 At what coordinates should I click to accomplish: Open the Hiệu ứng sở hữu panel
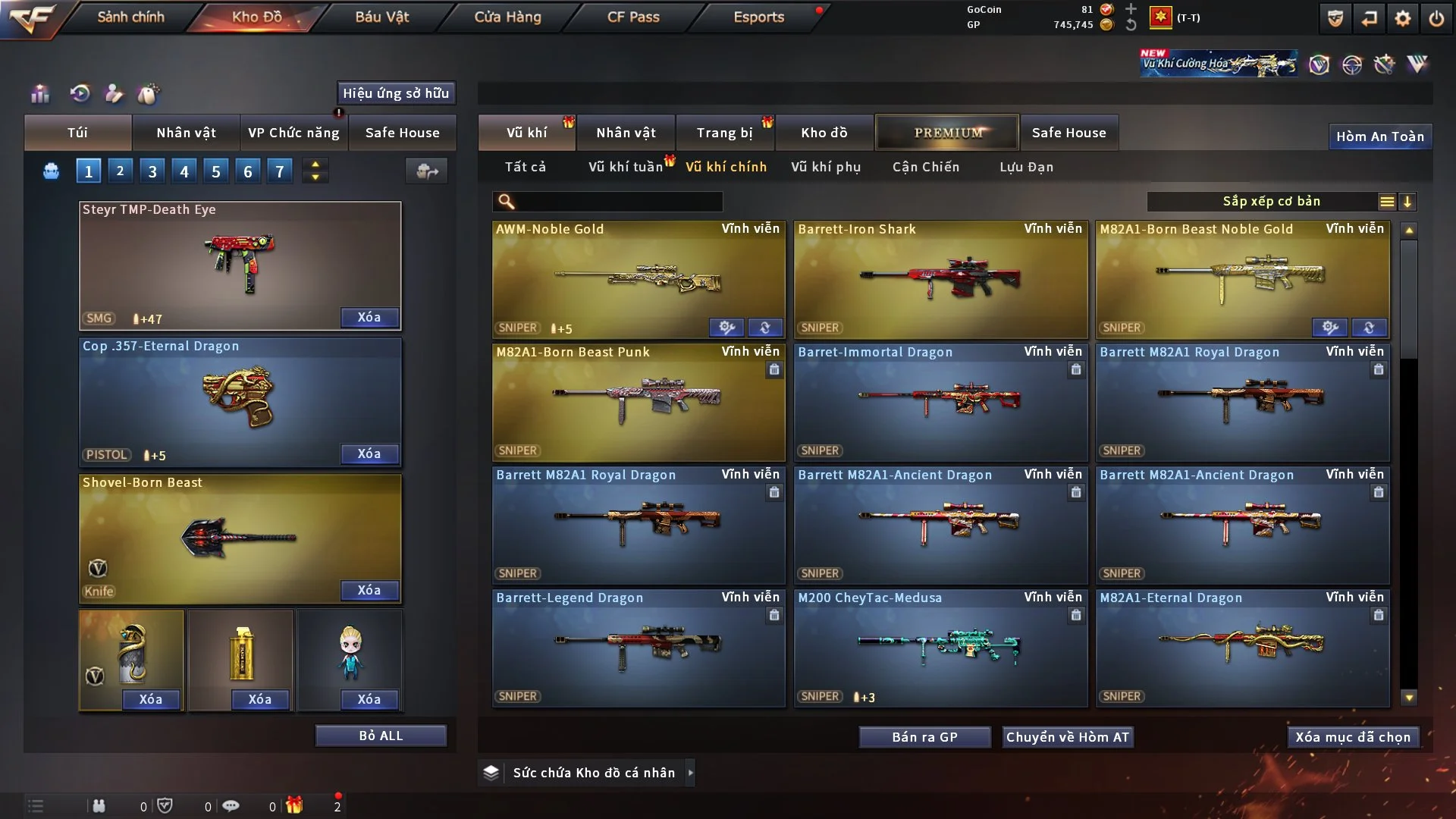(x=396, y=93)
